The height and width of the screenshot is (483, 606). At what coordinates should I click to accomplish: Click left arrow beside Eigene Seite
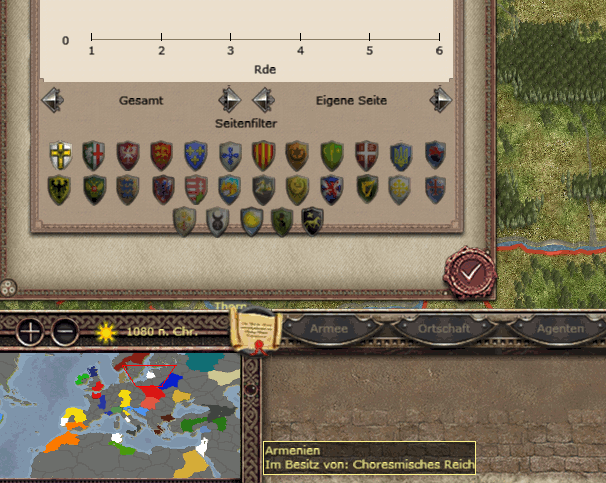click(263, 100)
